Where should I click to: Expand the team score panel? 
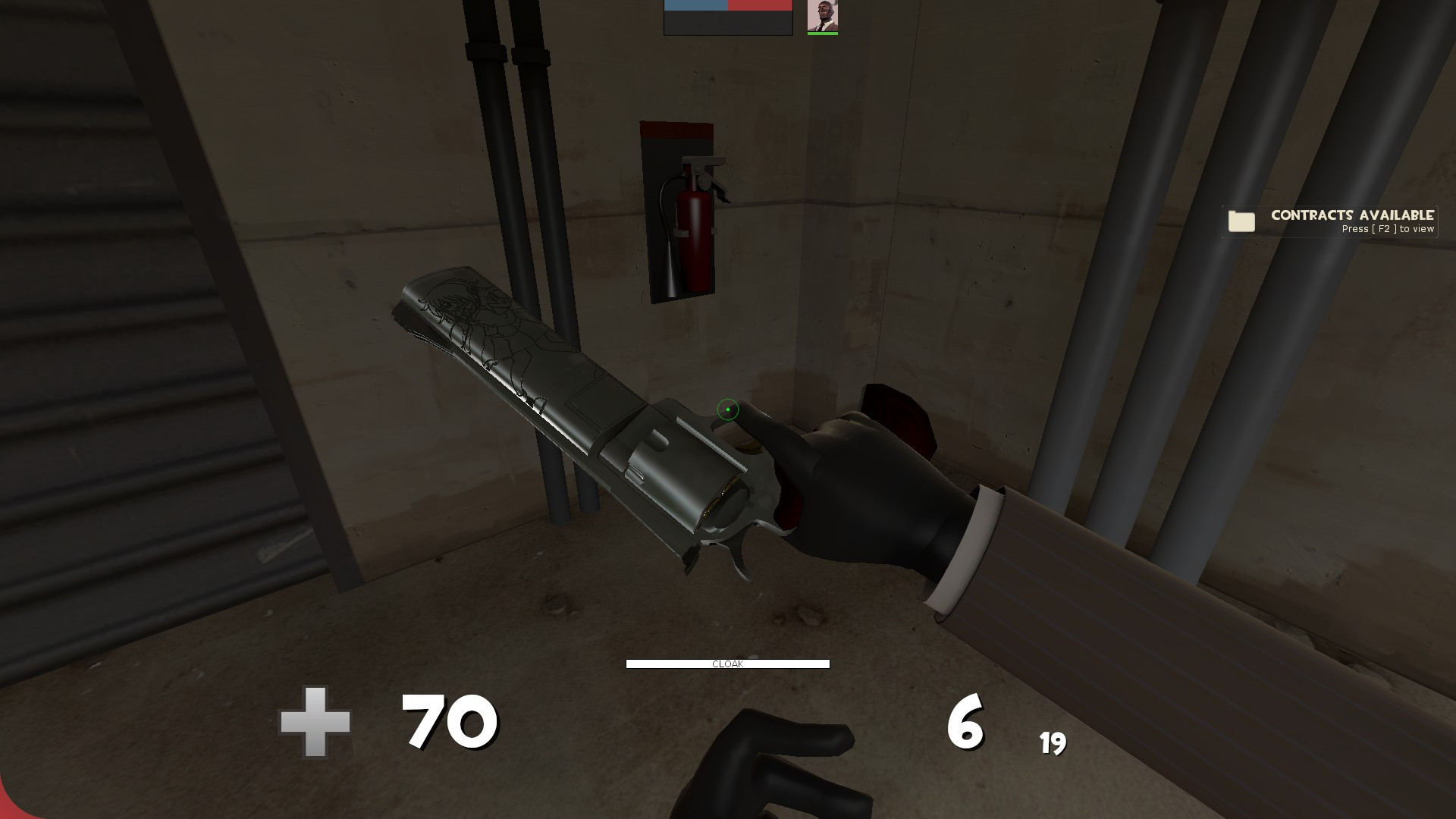(726, 19)
